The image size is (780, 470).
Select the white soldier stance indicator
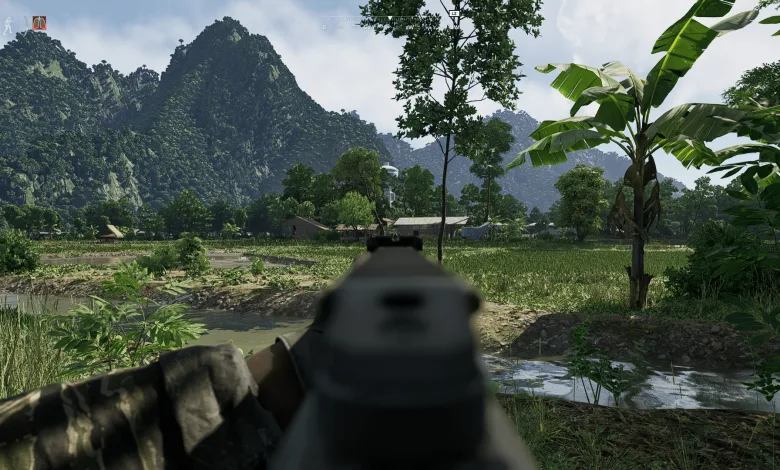[x=8, y=25]
